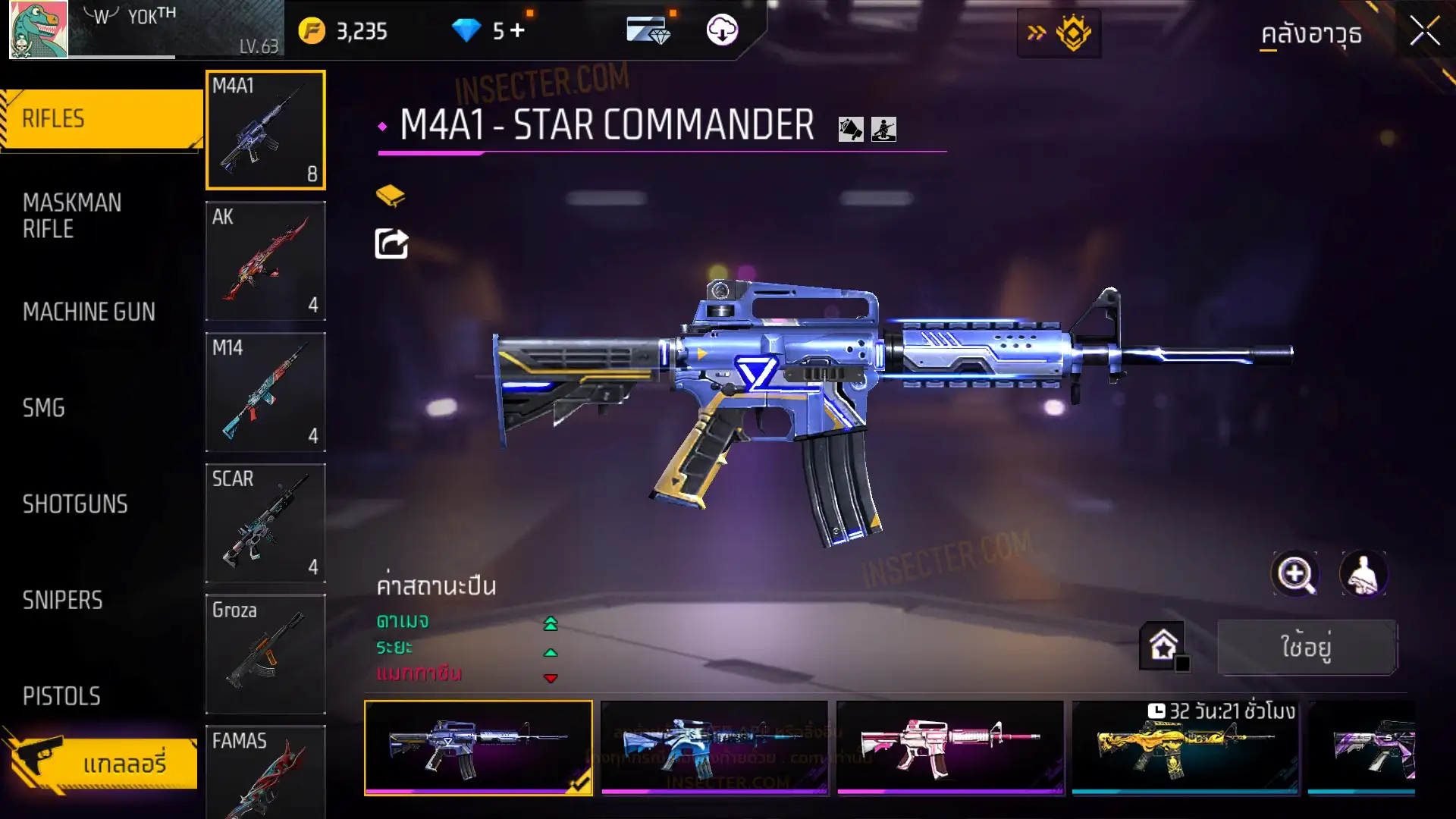The height and width of the screenshot is (819, 1456).
Task: Preview weapon on character icon
Action: coord(1363,574)
